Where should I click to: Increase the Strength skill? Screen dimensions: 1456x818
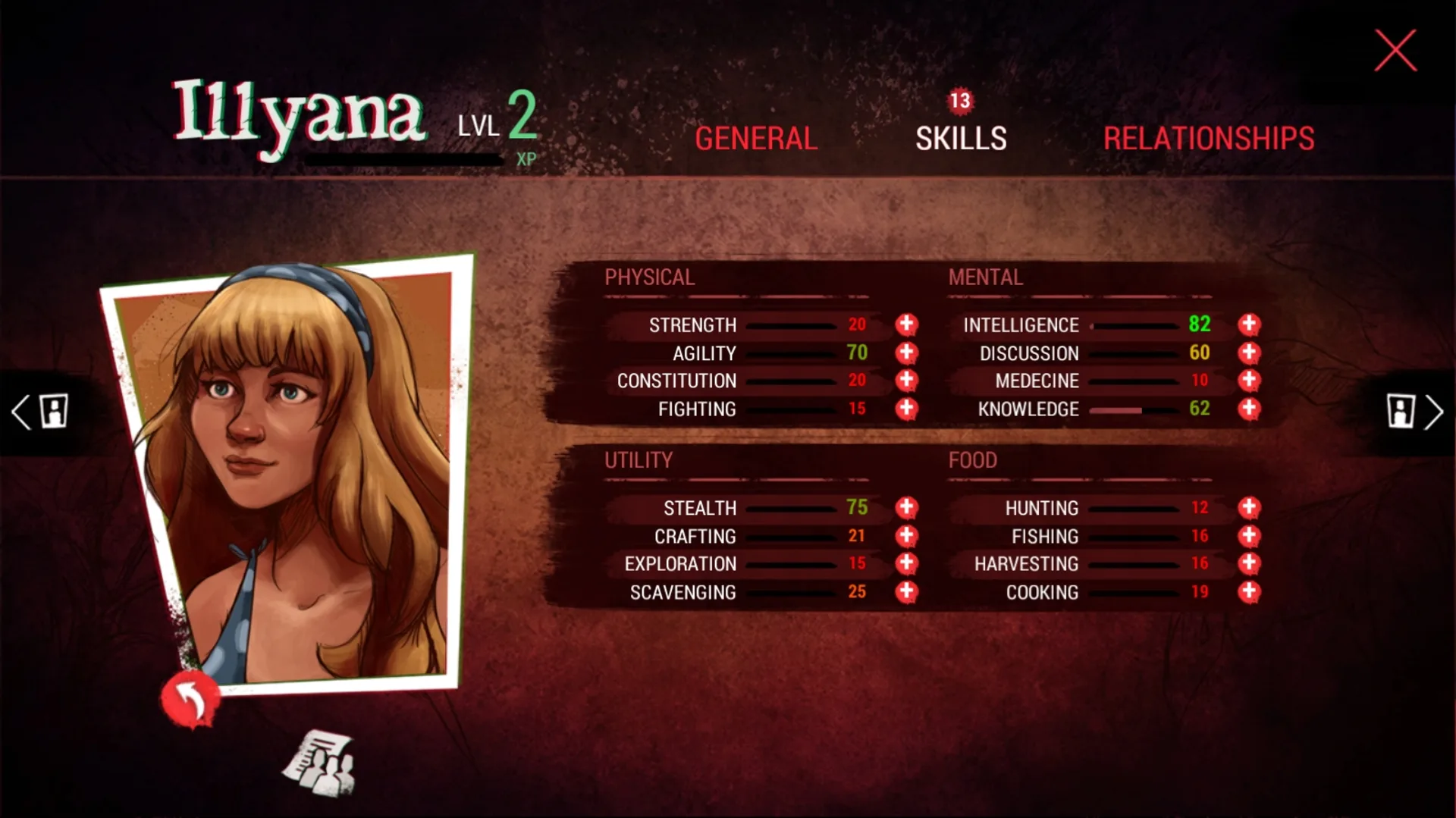[x=905, y=324]
